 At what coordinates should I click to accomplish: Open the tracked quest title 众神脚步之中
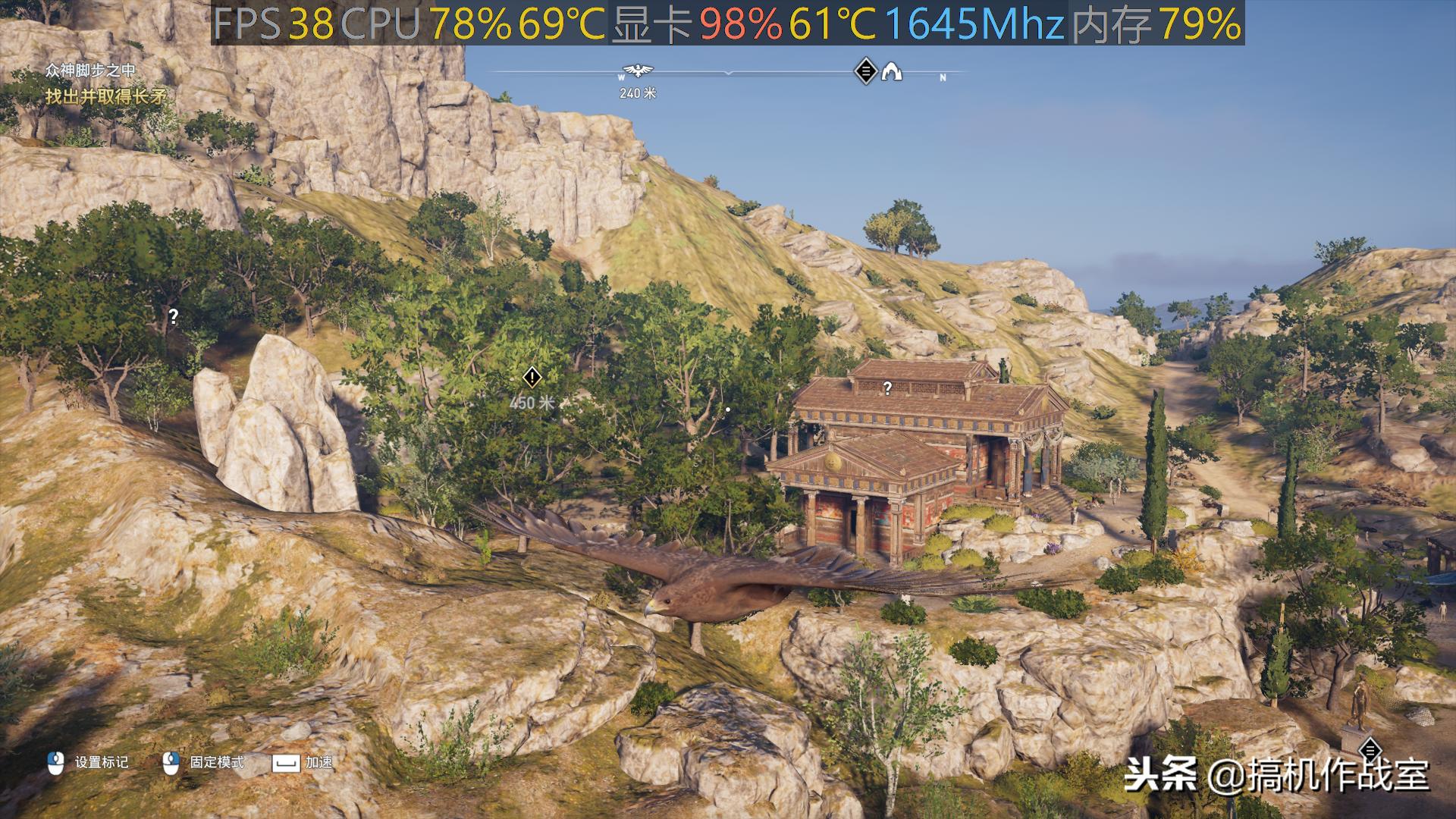click(x=90, y=71)
